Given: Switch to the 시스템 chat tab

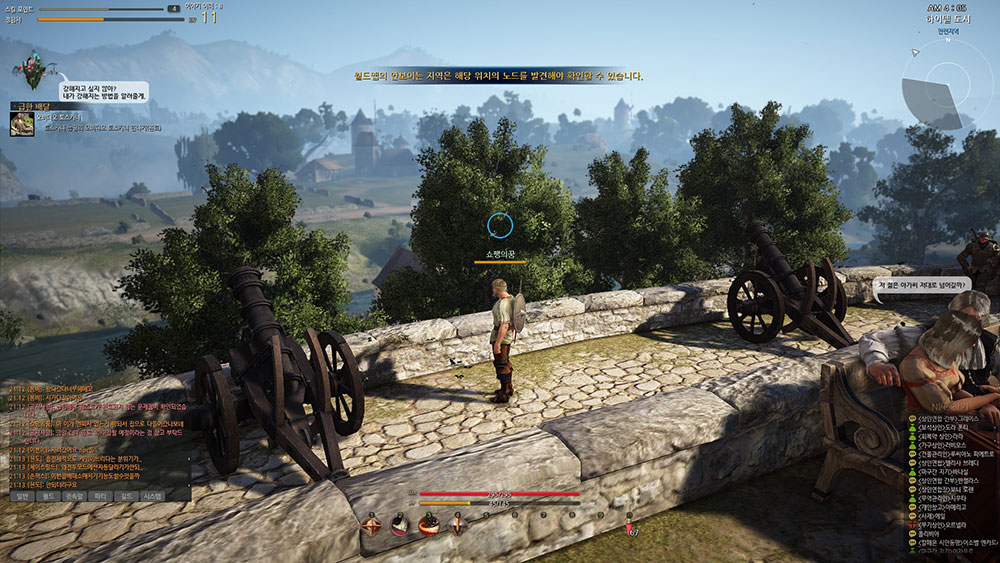Looking at the screenshot, I should pos(154,495).
